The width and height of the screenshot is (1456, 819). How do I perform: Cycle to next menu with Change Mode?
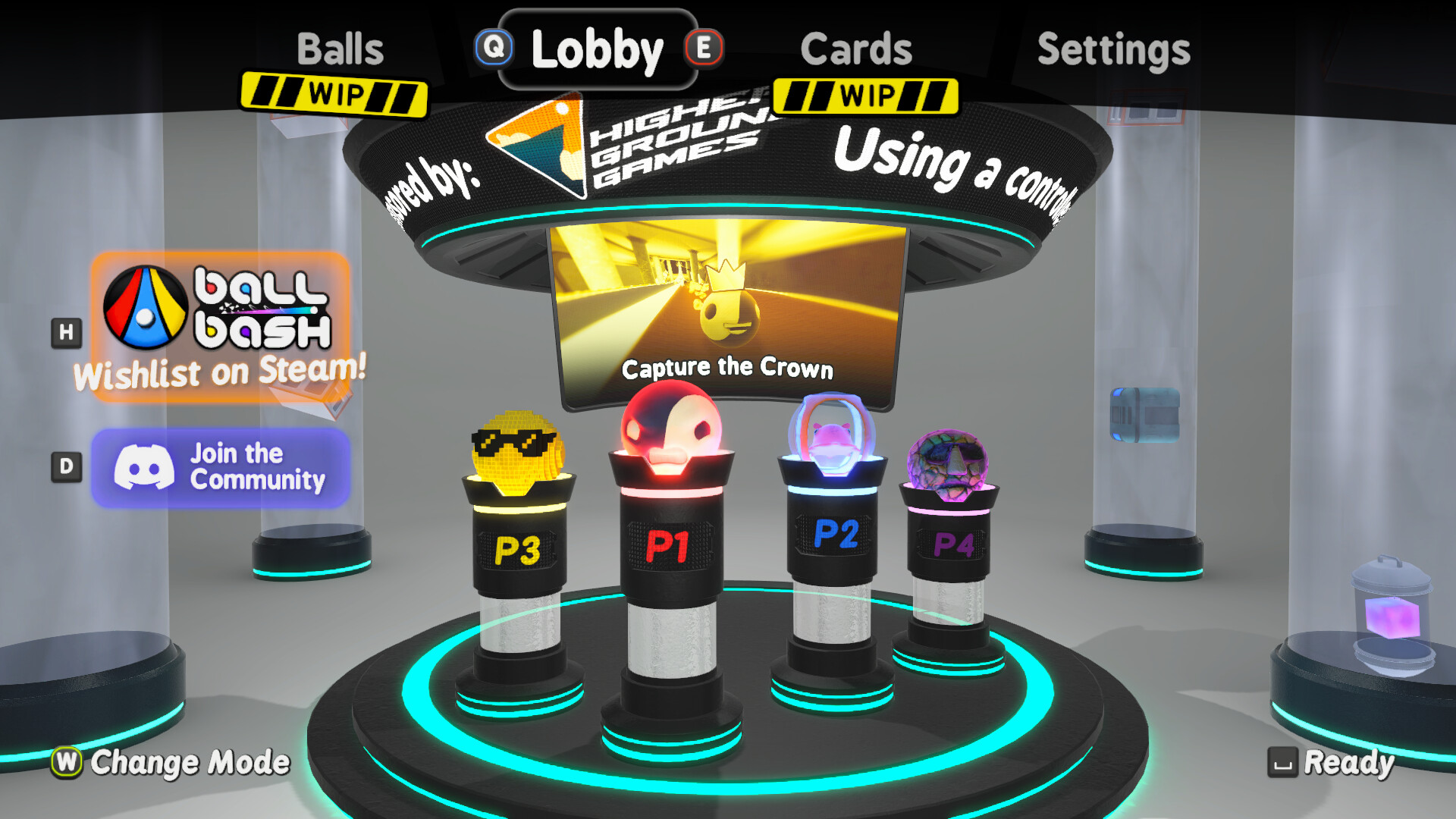pos(190,762)
